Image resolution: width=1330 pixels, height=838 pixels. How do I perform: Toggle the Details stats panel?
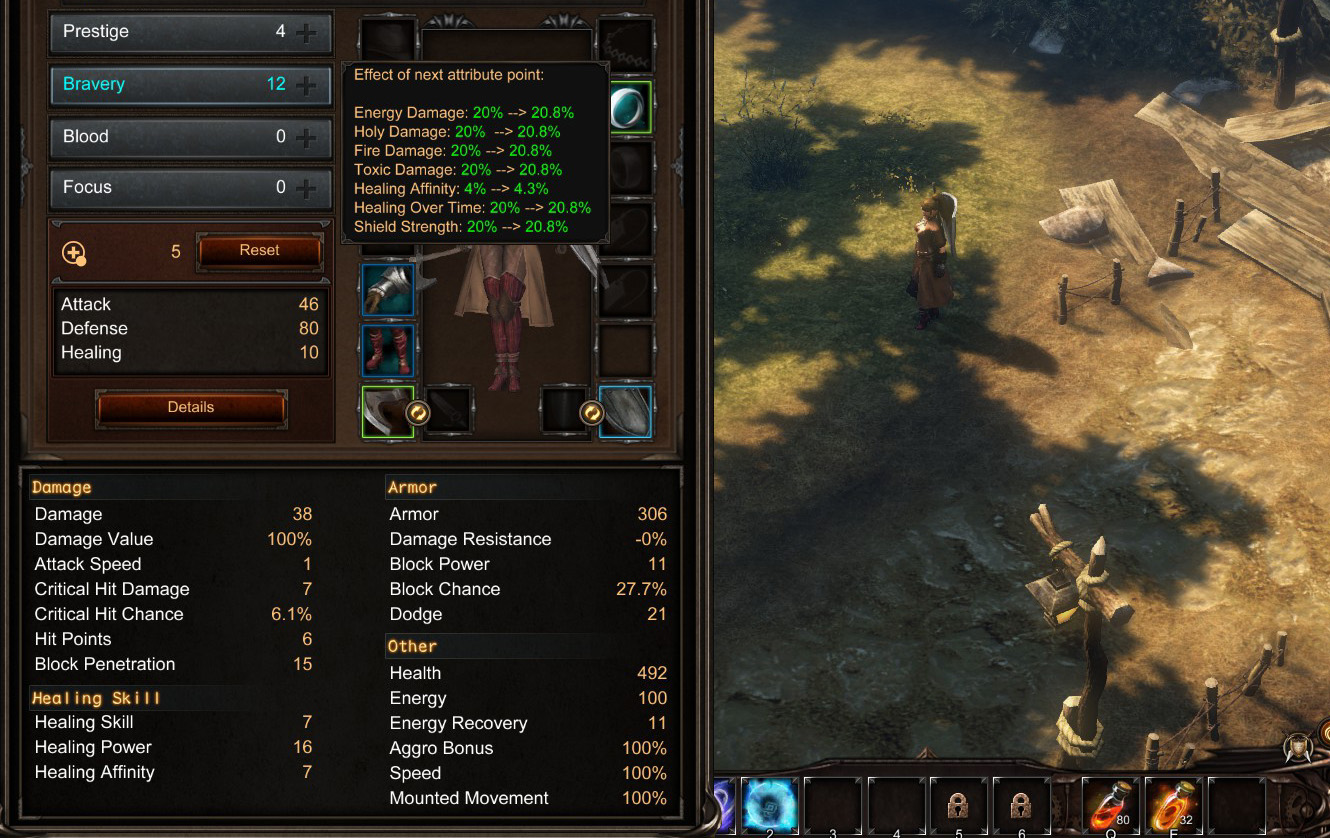pos(191,408)
